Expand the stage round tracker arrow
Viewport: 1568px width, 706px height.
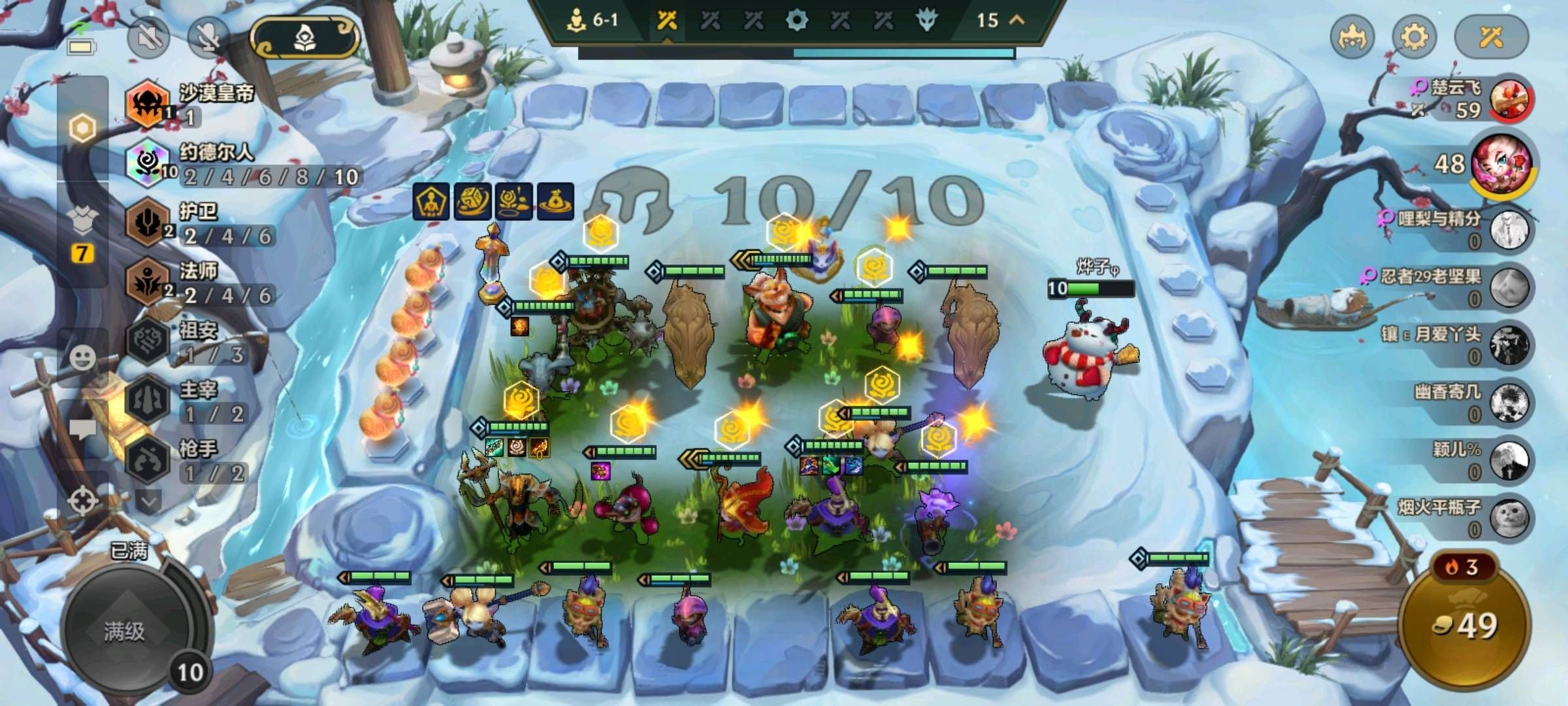(1017, 20)
